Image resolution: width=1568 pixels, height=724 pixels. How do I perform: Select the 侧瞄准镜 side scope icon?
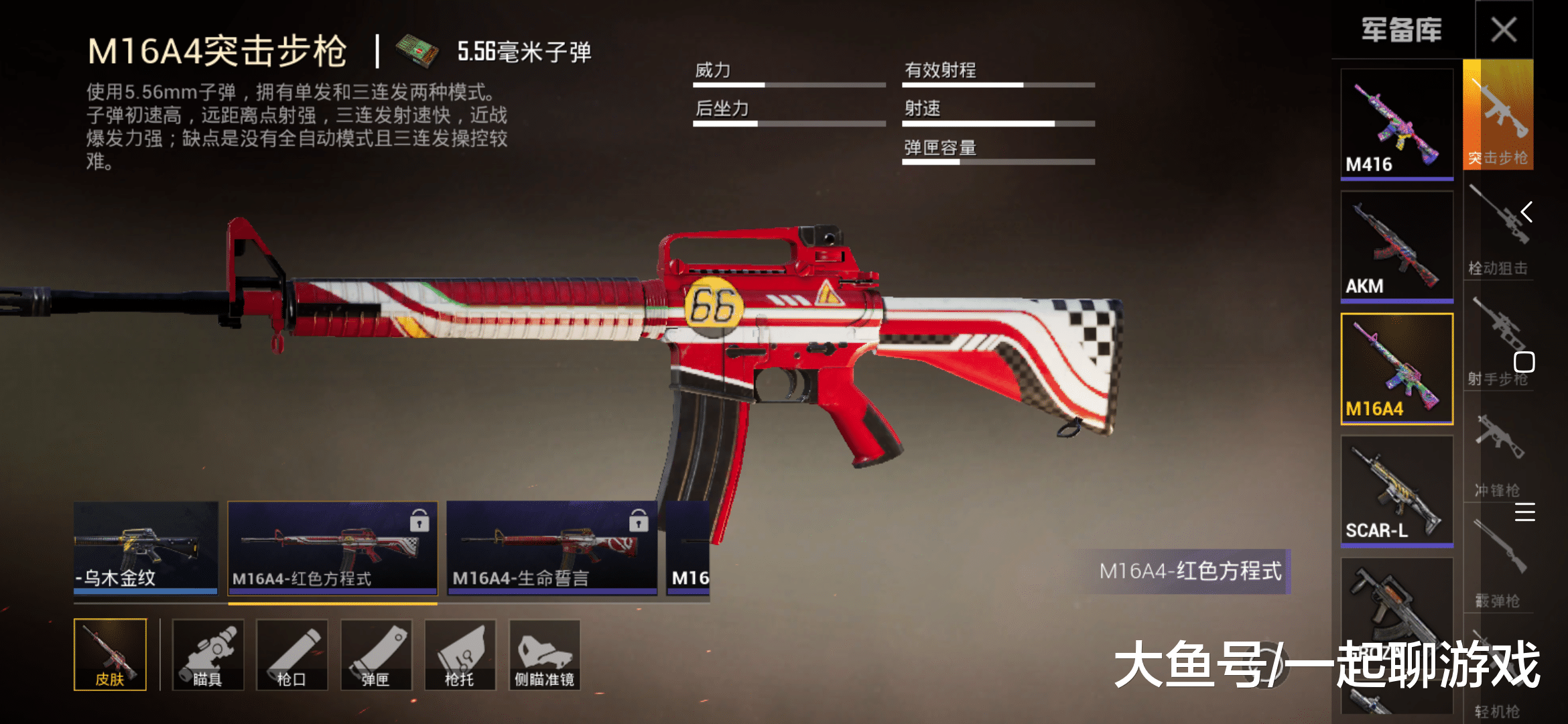(x=544, y=654)
